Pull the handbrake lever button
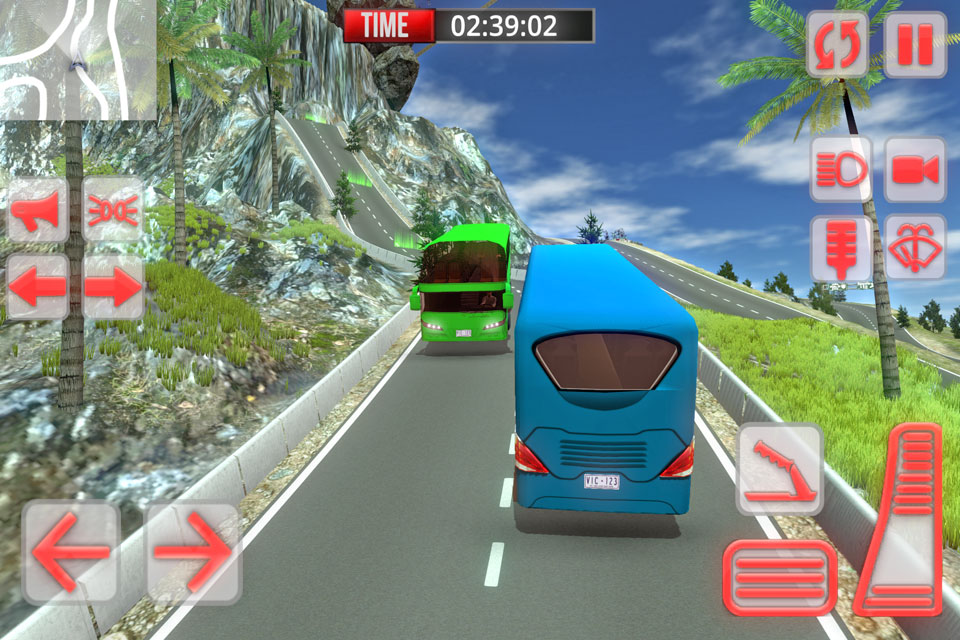 click(x=780, y=469)
